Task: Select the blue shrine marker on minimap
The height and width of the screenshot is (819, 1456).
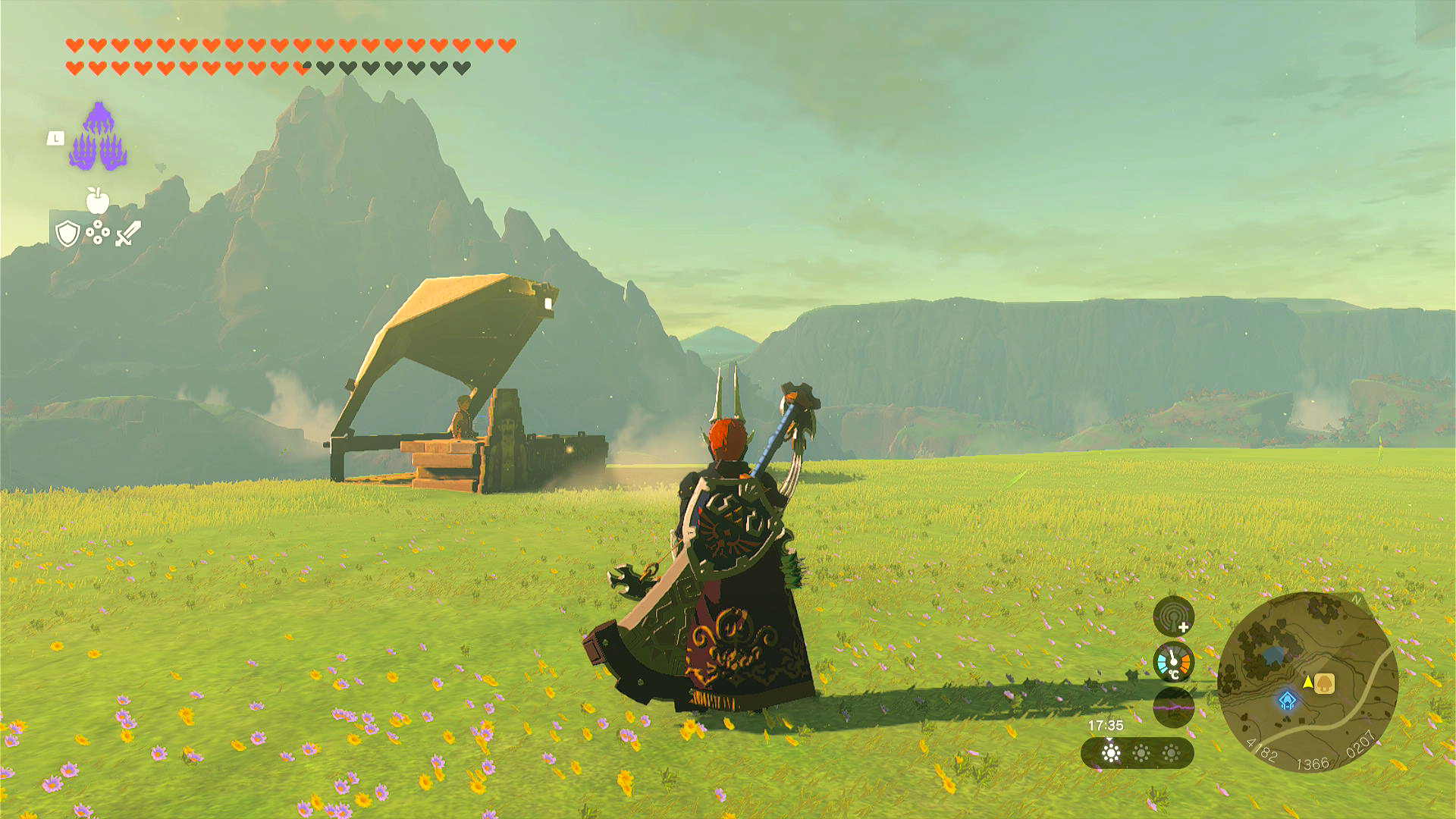Action: tap(1287, 701)
